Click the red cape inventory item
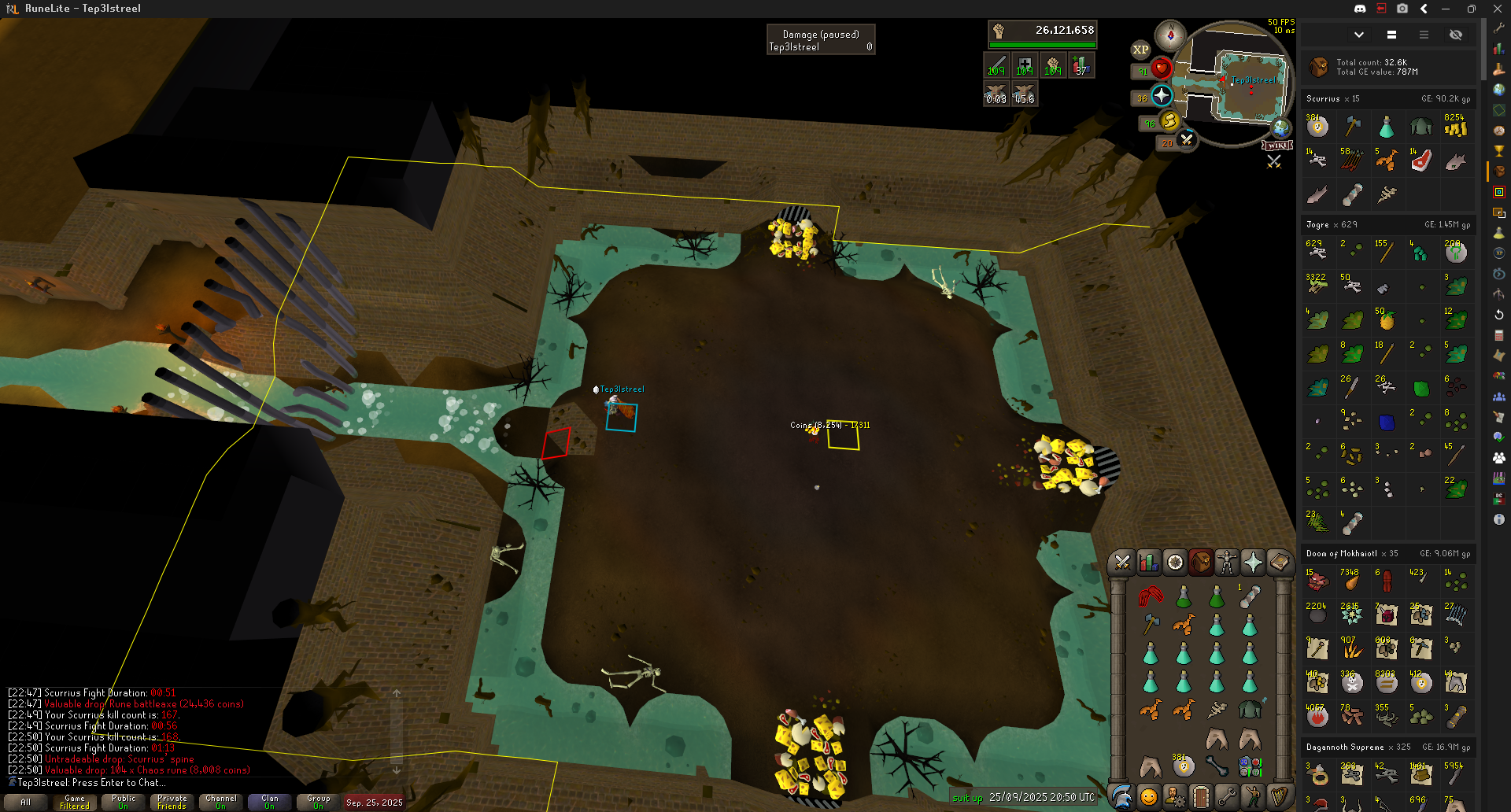This screenshot has height=812, width=1511. (x=1151, y=596)
